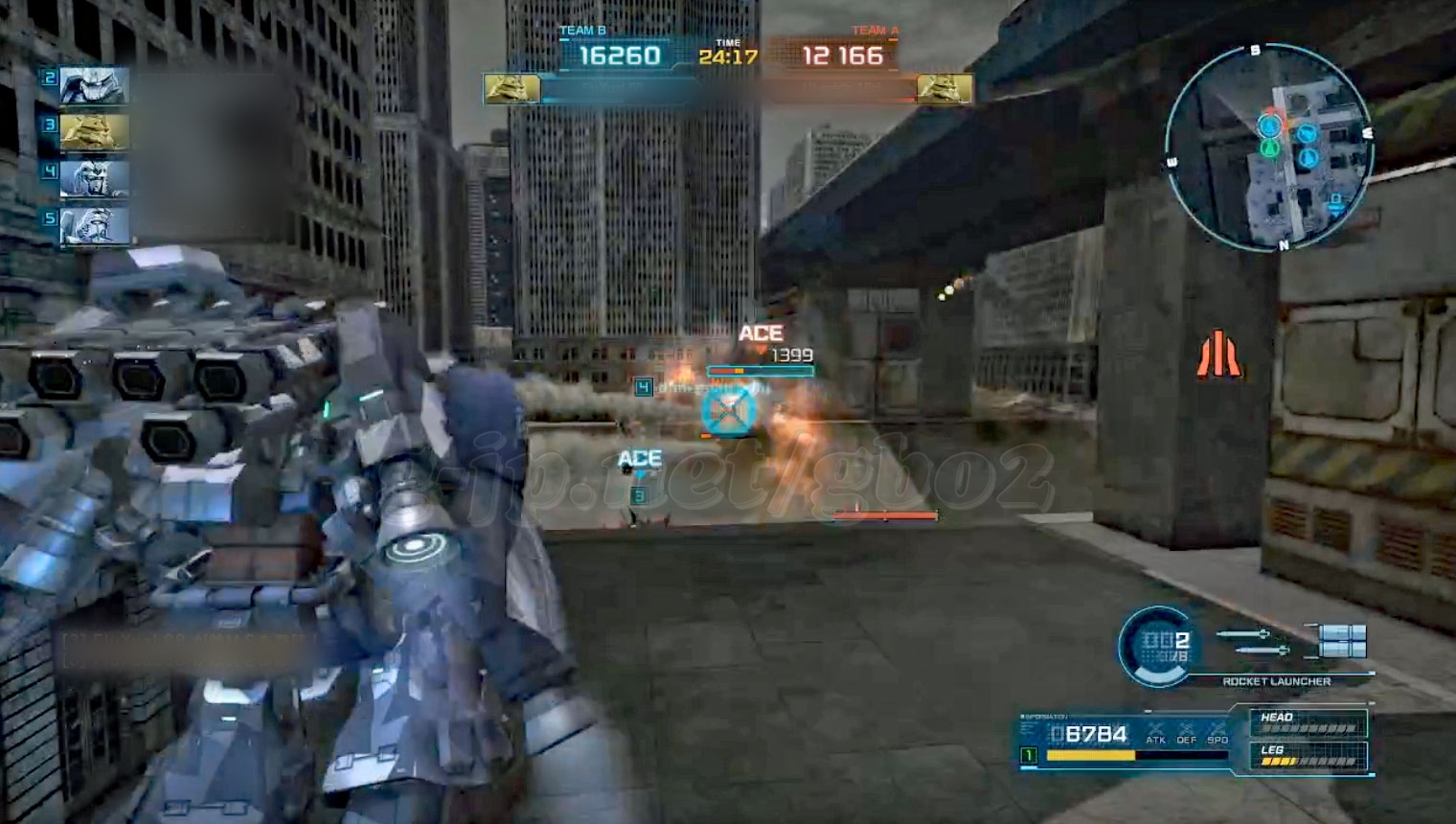1456x824 pixels.
Task: Select the green player marker on the minimap
Action: [1269, 149]
